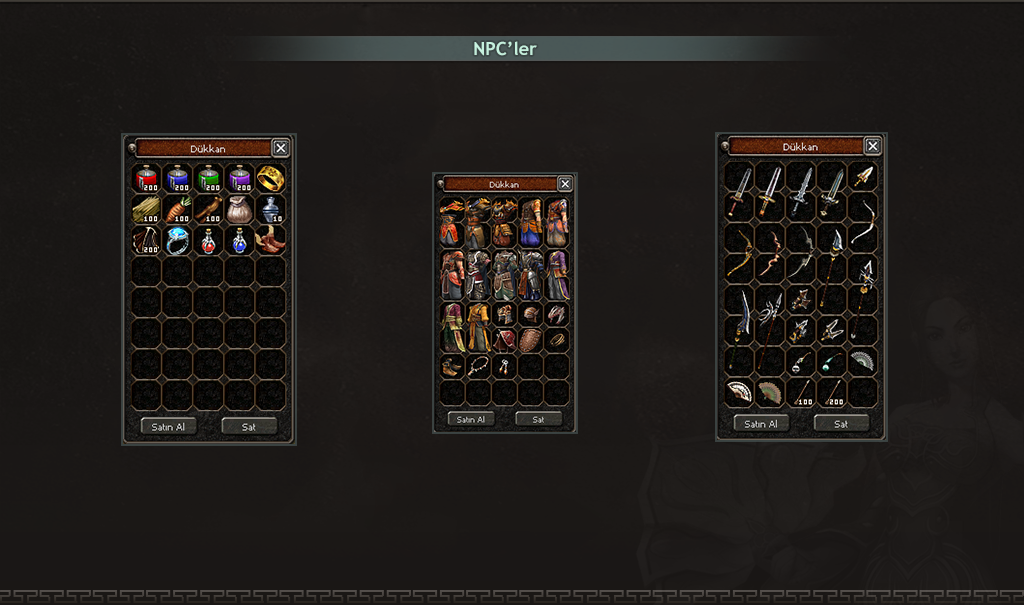
Task: Select the blue gem ring
Action: 178,240
